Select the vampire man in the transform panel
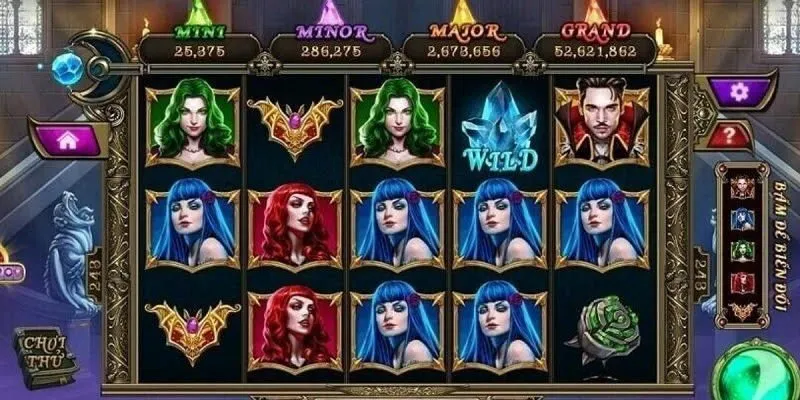Viewport: 800px width, 400px height. tap(742, 186)
